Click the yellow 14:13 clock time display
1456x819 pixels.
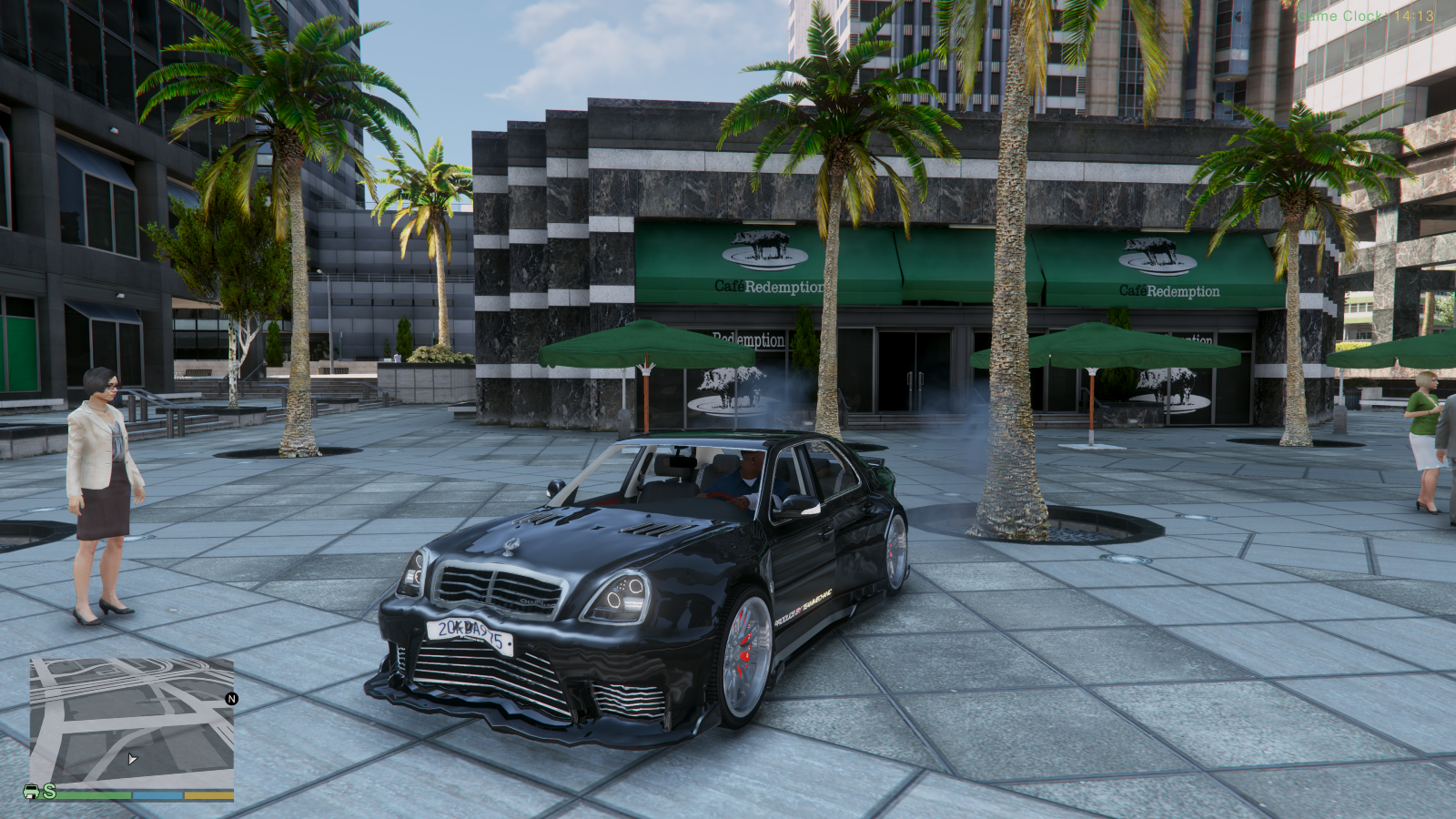pos(1415,15)
